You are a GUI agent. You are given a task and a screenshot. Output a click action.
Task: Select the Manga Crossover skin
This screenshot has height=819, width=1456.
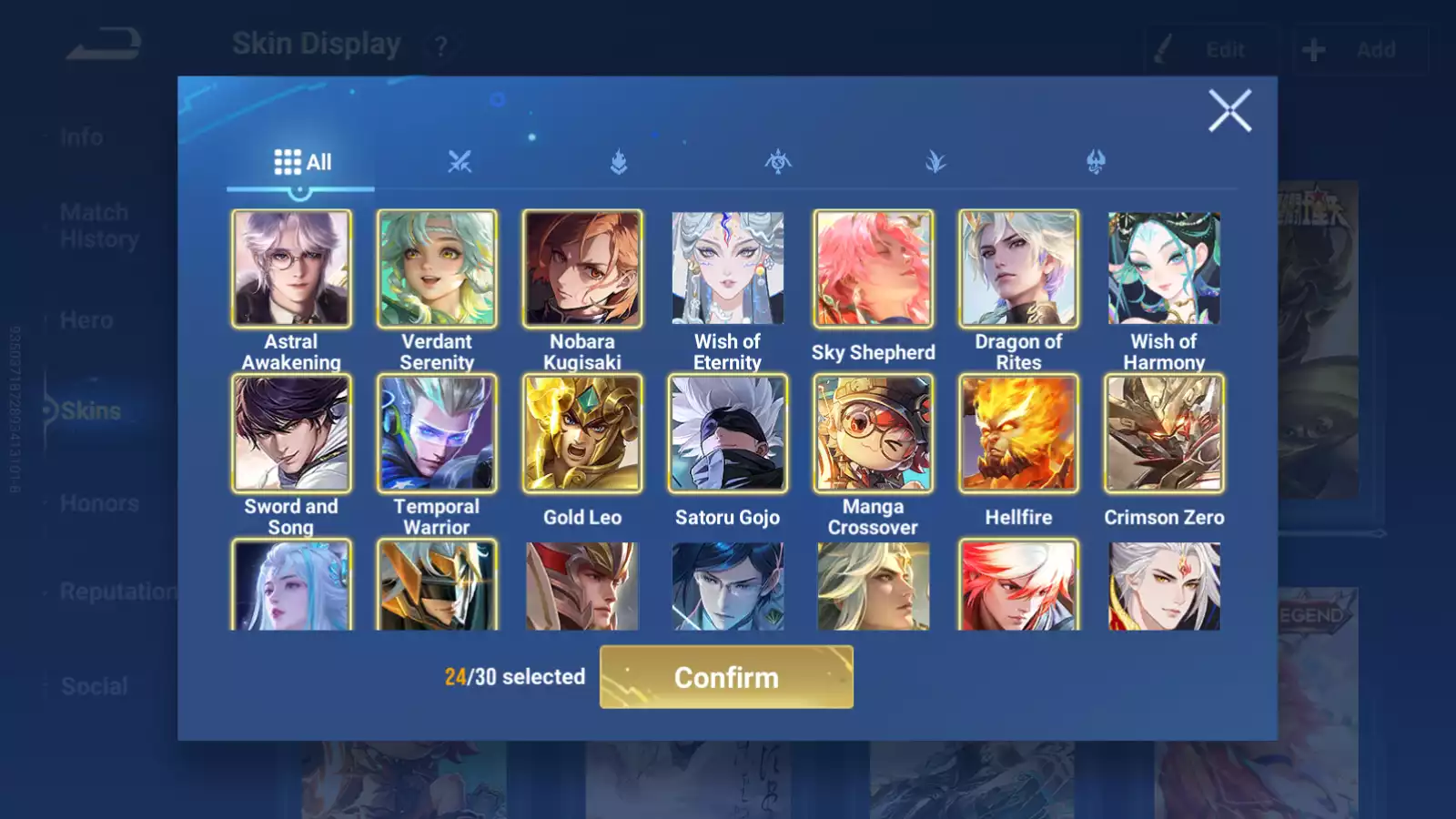(873, 433)
